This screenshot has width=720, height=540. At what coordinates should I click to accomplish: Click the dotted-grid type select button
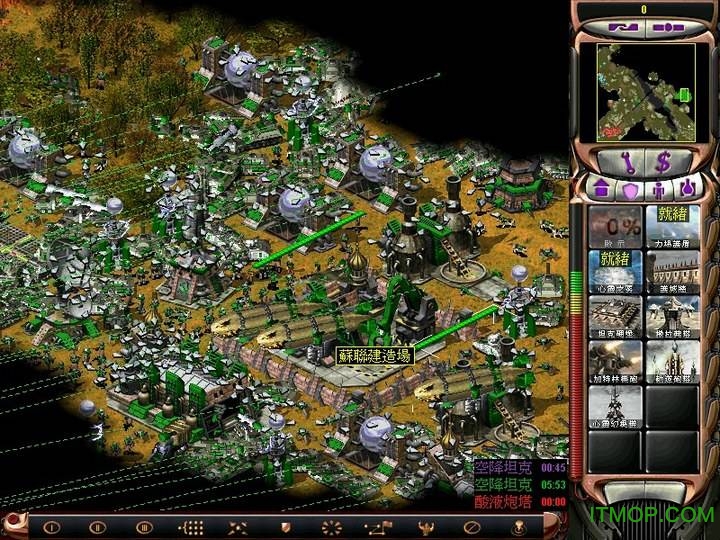point(191,526)
